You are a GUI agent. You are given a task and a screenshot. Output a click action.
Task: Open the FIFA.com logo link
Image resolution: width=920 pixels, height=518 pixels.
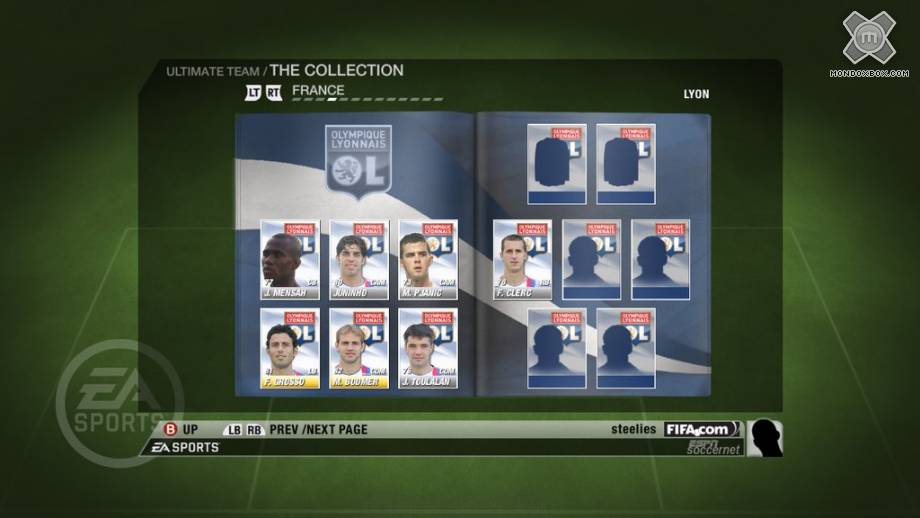(703, 429)
